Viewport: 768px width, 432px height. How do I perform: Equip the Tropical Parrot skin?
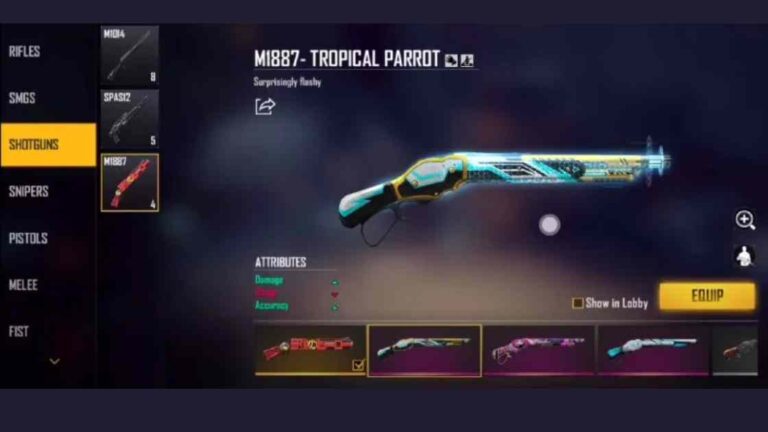click(707, 296)
